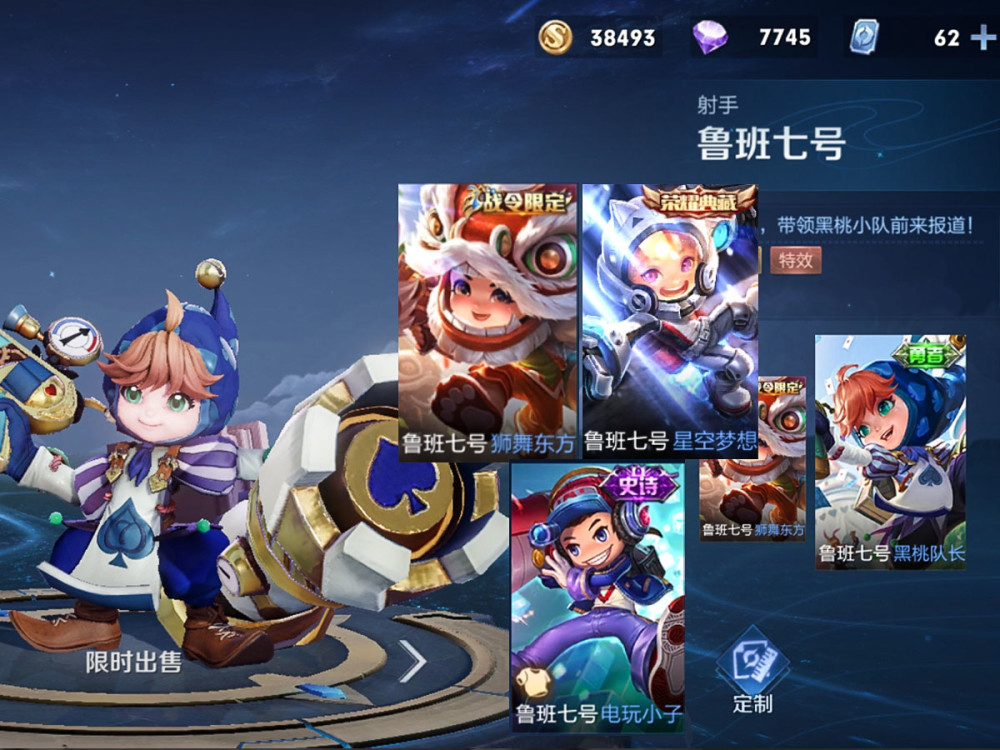1000x750 pixels.
Task: Select the large 狮舞东方 card with 战令限定 badge
Action: (489, 320)
